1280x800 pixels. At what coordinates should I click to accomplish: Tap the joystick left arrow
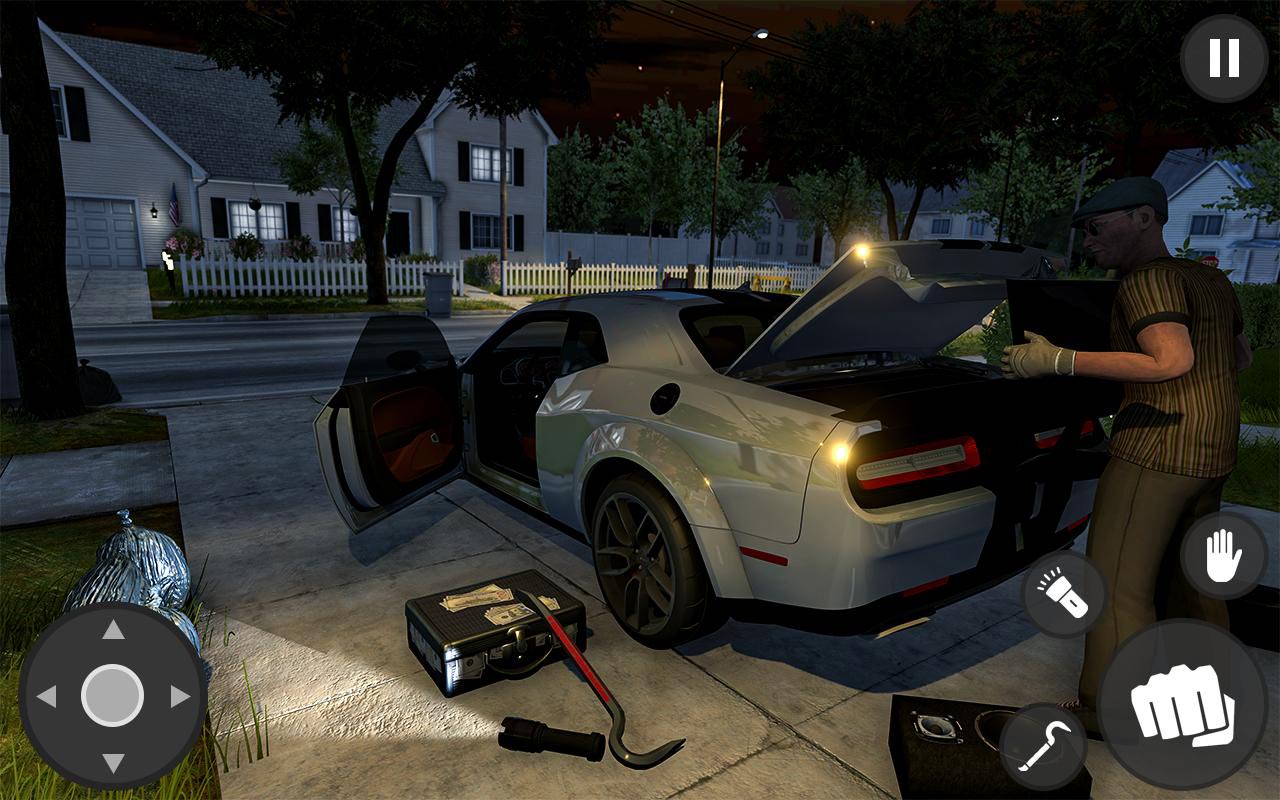click(x=46, y=696)
